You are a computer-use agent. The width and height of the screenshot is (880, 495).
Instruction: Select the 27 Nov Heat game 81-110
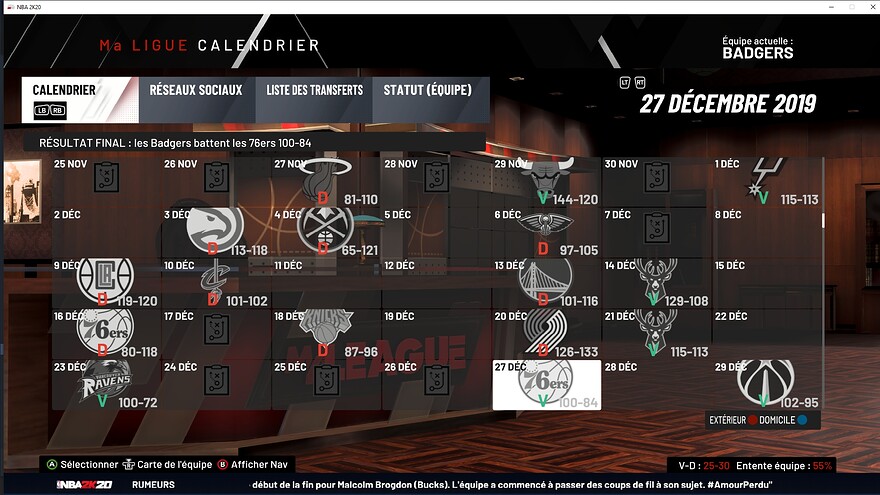[326, 182]
